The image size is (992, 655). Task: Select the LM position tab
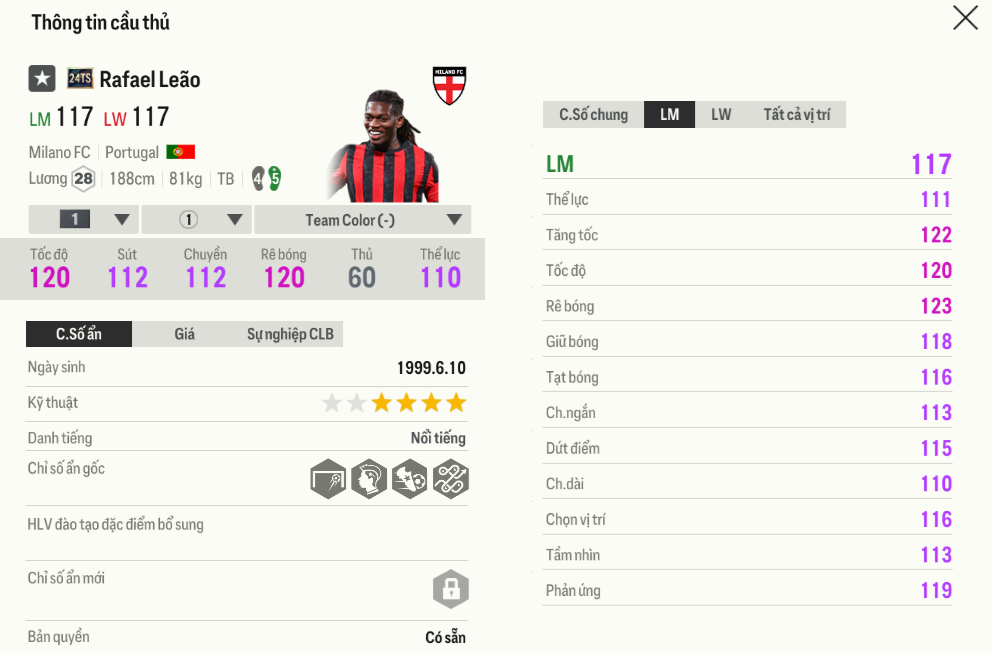[x=670, y=115]
